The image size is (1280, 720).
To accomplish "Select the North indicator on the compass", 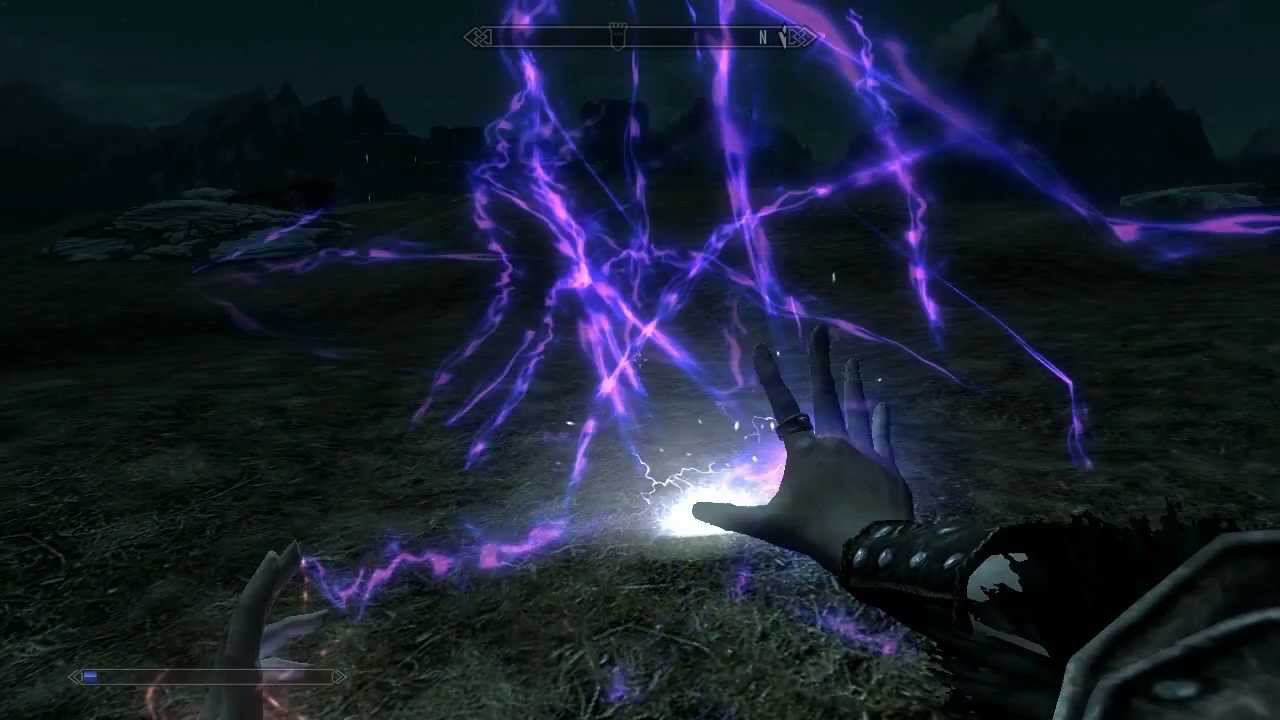I will tap(762, 38).
